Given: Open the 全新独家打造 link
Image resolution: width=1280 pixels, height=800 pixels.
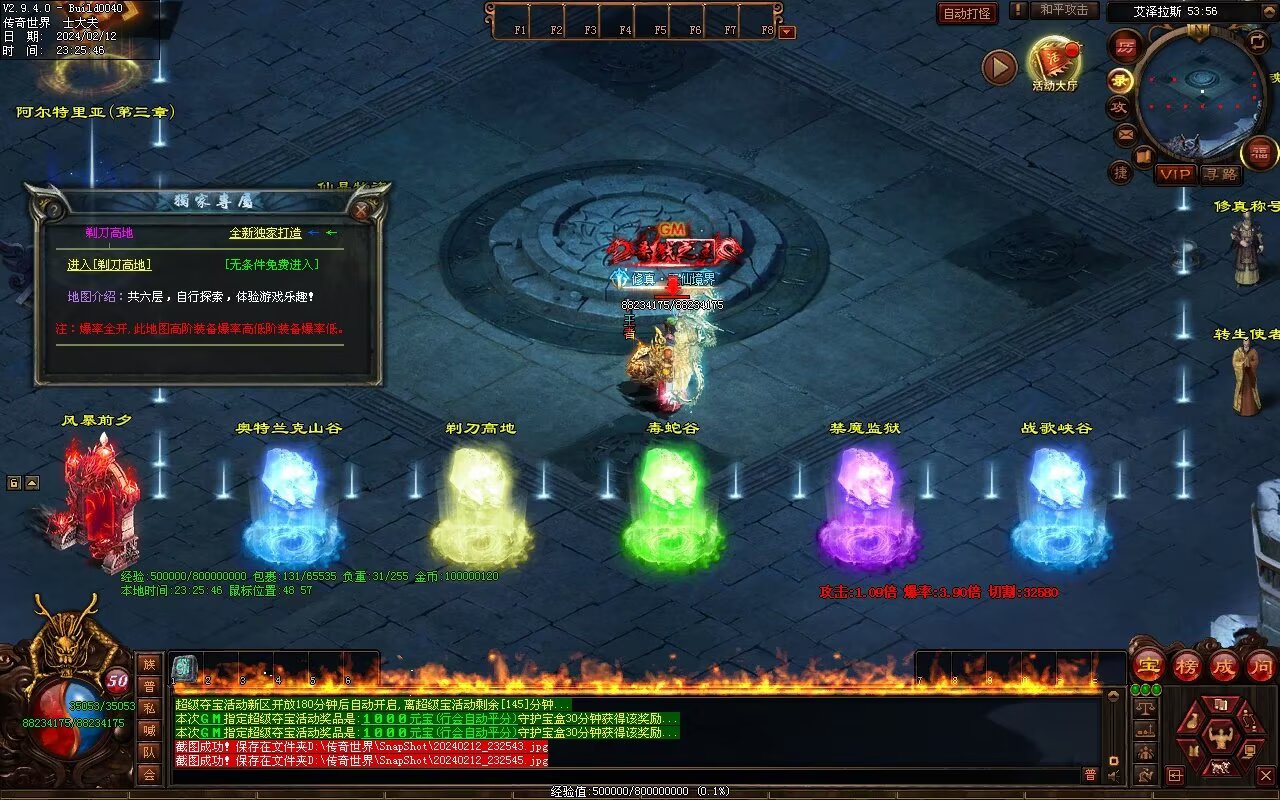Looking at the screenshot, I should (265, 233).
